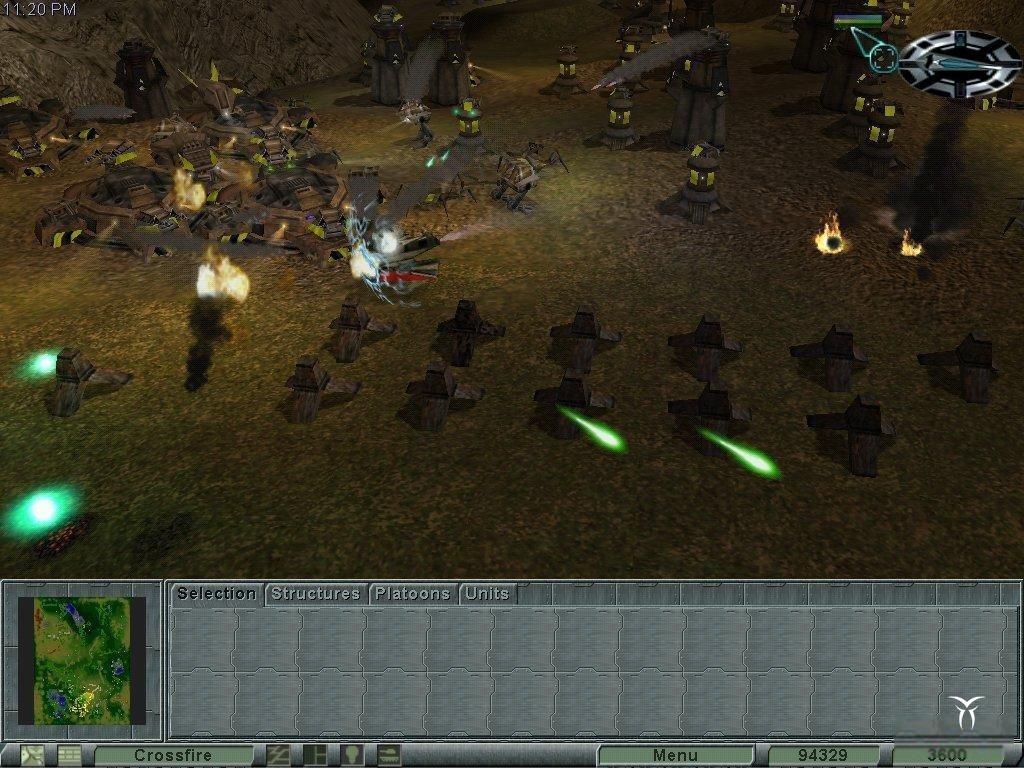
Task: Click the lightbulb icon in bottom bar
Action: click(x=351, y=755)
